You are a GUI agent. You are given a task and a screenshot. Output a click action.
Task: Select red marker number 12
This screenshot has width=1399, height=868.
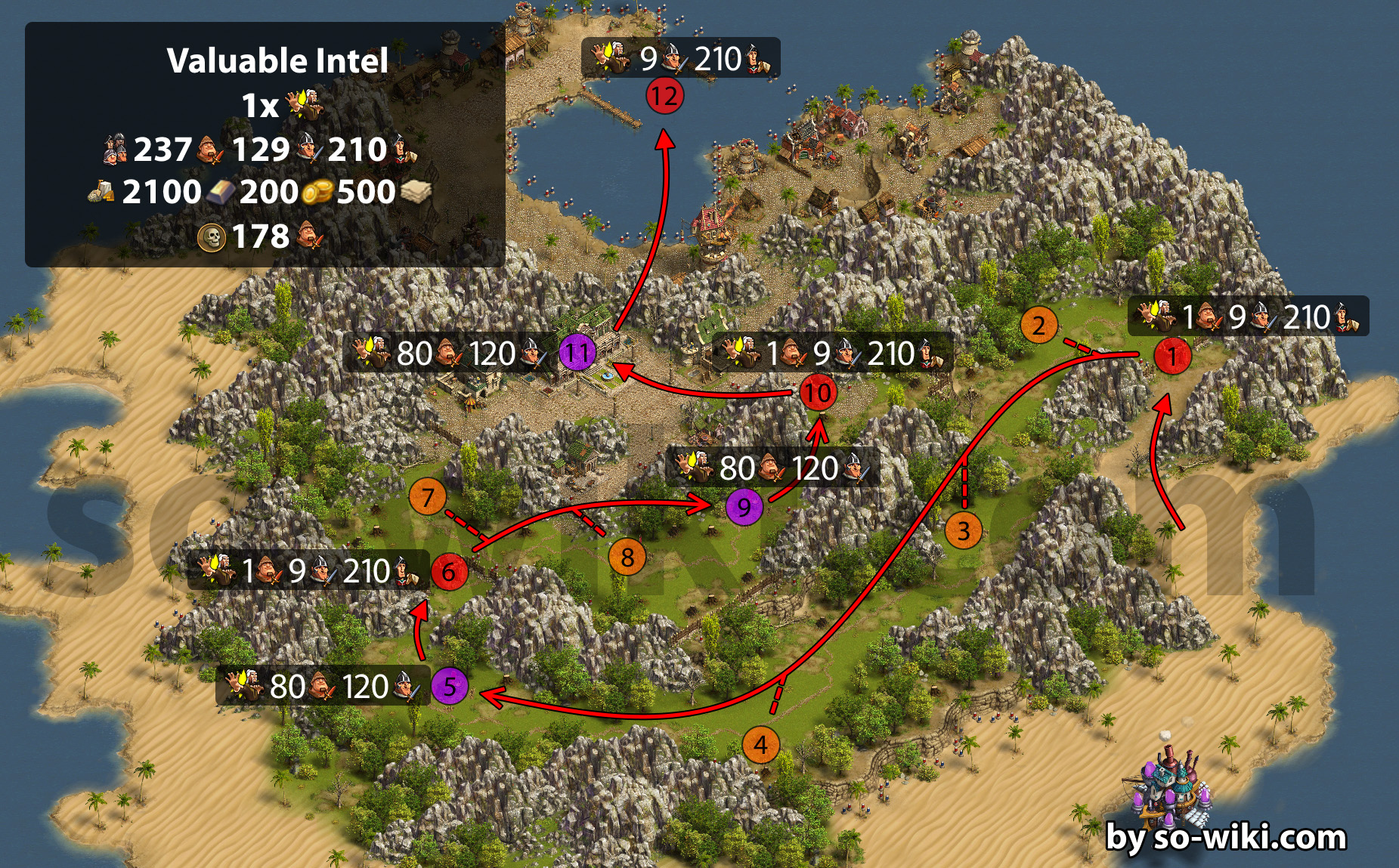coord(665,96)
